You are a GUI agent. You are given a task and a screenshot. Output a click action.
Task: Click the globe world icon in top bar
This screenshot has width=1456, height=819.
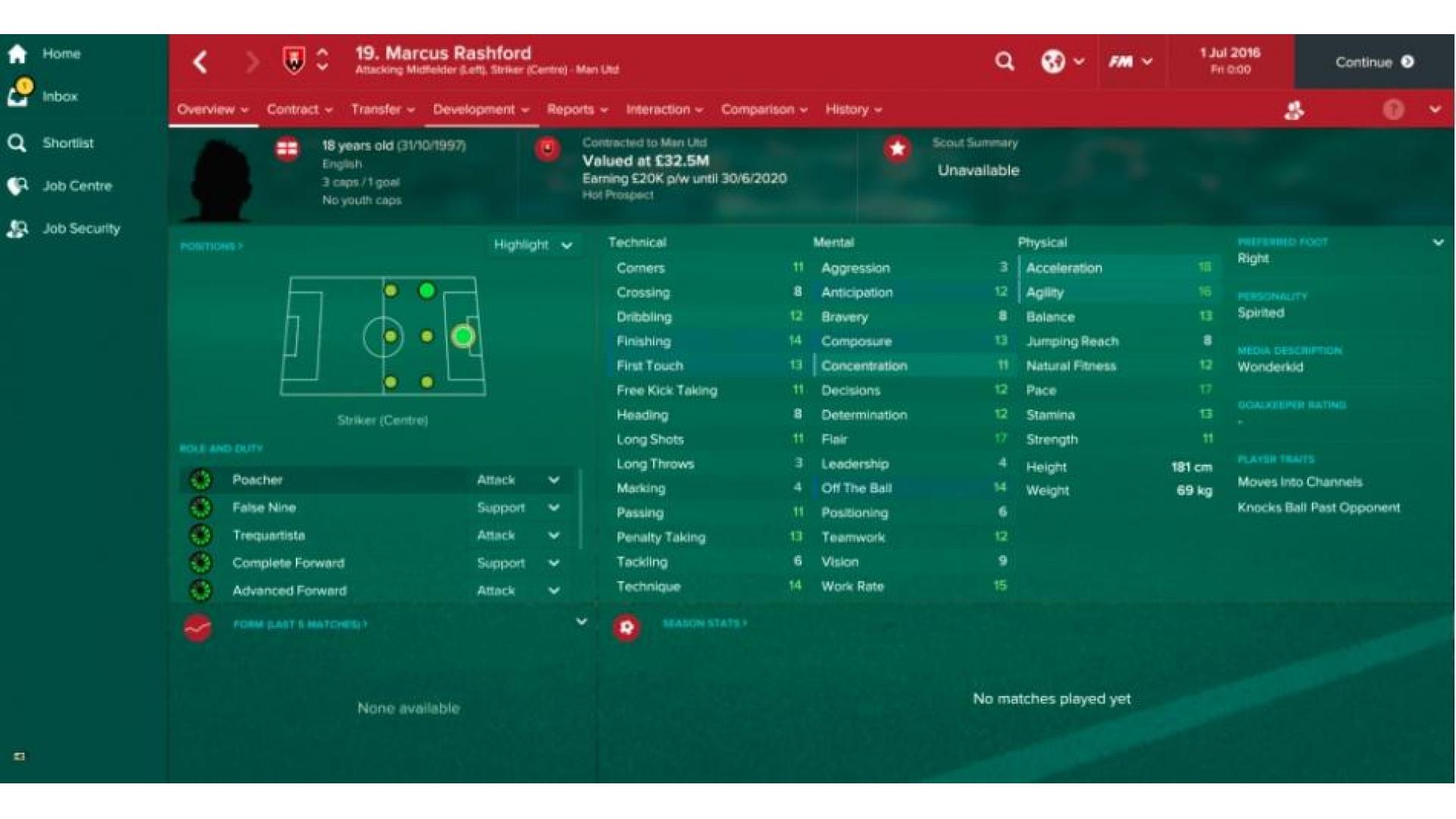coord(1052,61)
